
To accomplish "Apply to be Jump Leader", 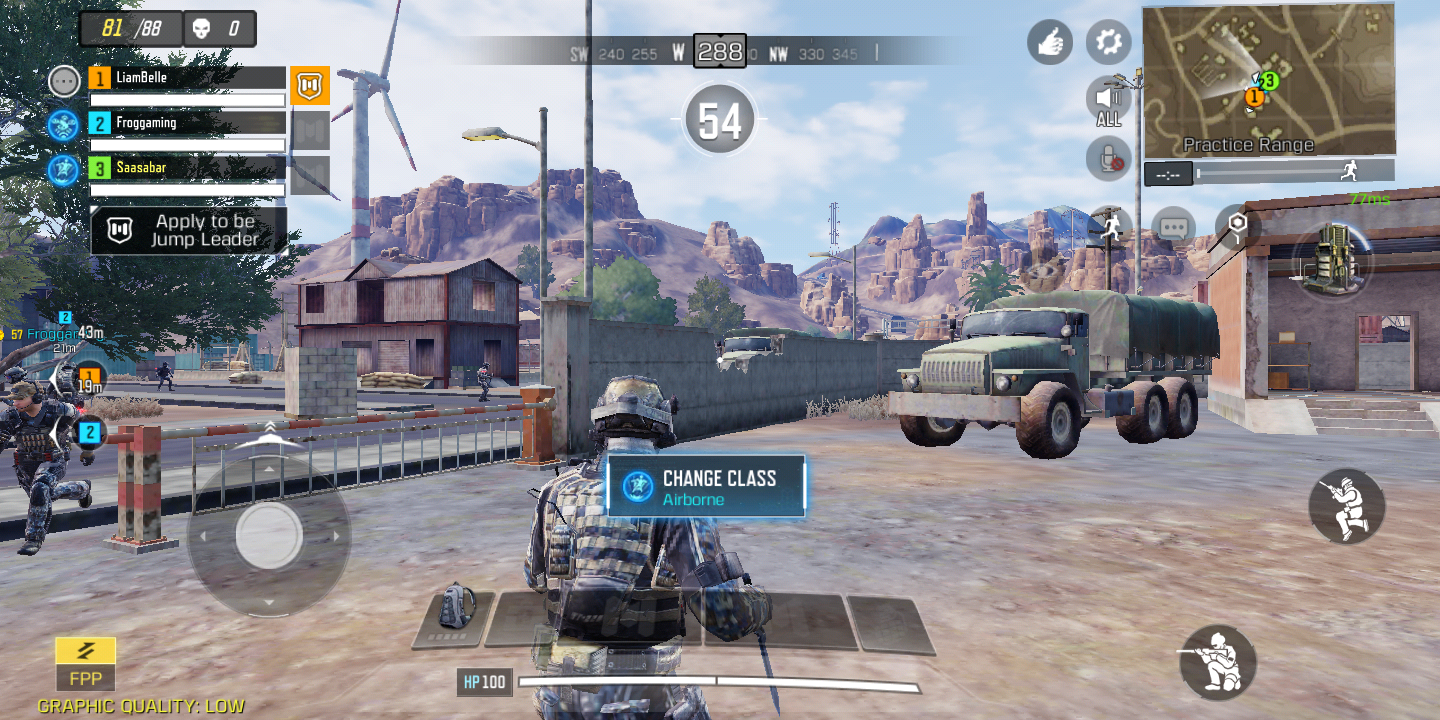I will 189,230.
